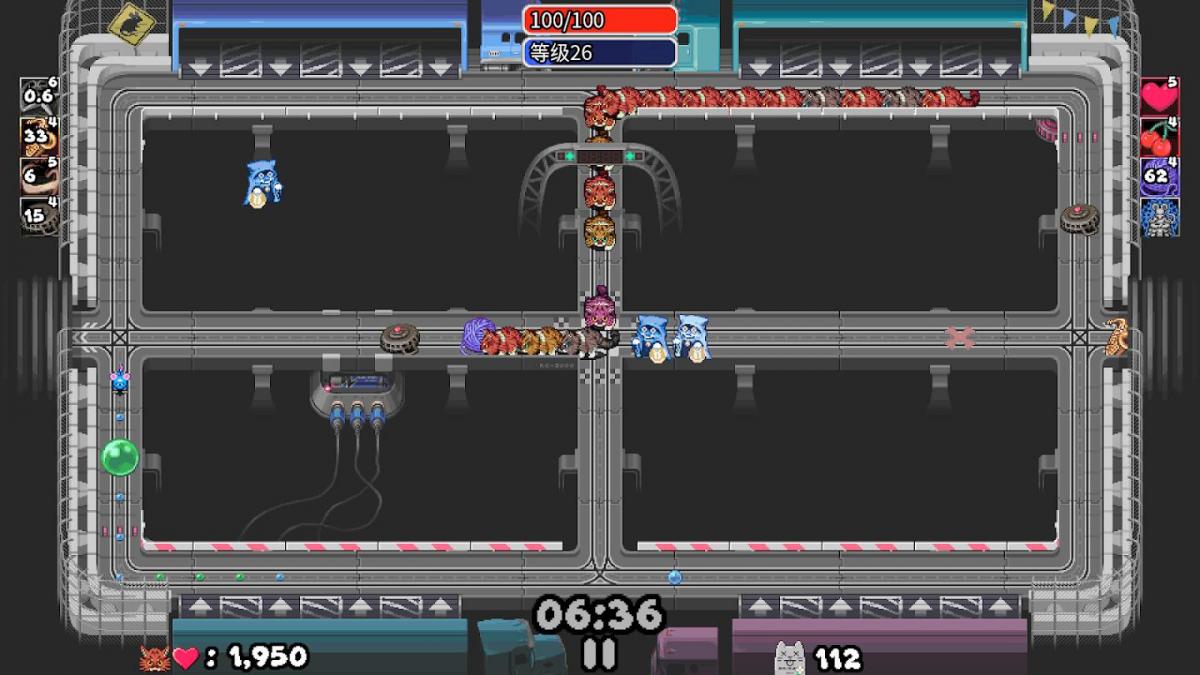Select the pink heart item icon
Viewport: 1200px width, 675px height.
coord(1160,97)
